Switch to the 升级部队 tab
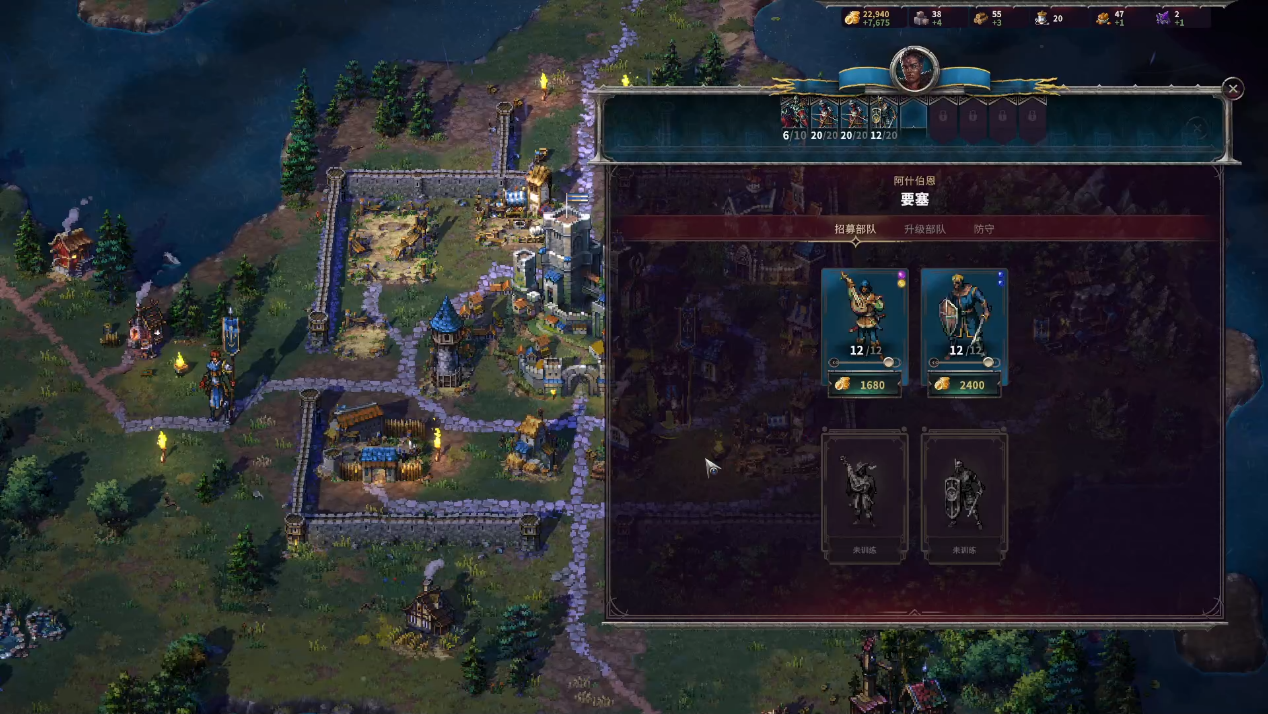 [924, 229]
